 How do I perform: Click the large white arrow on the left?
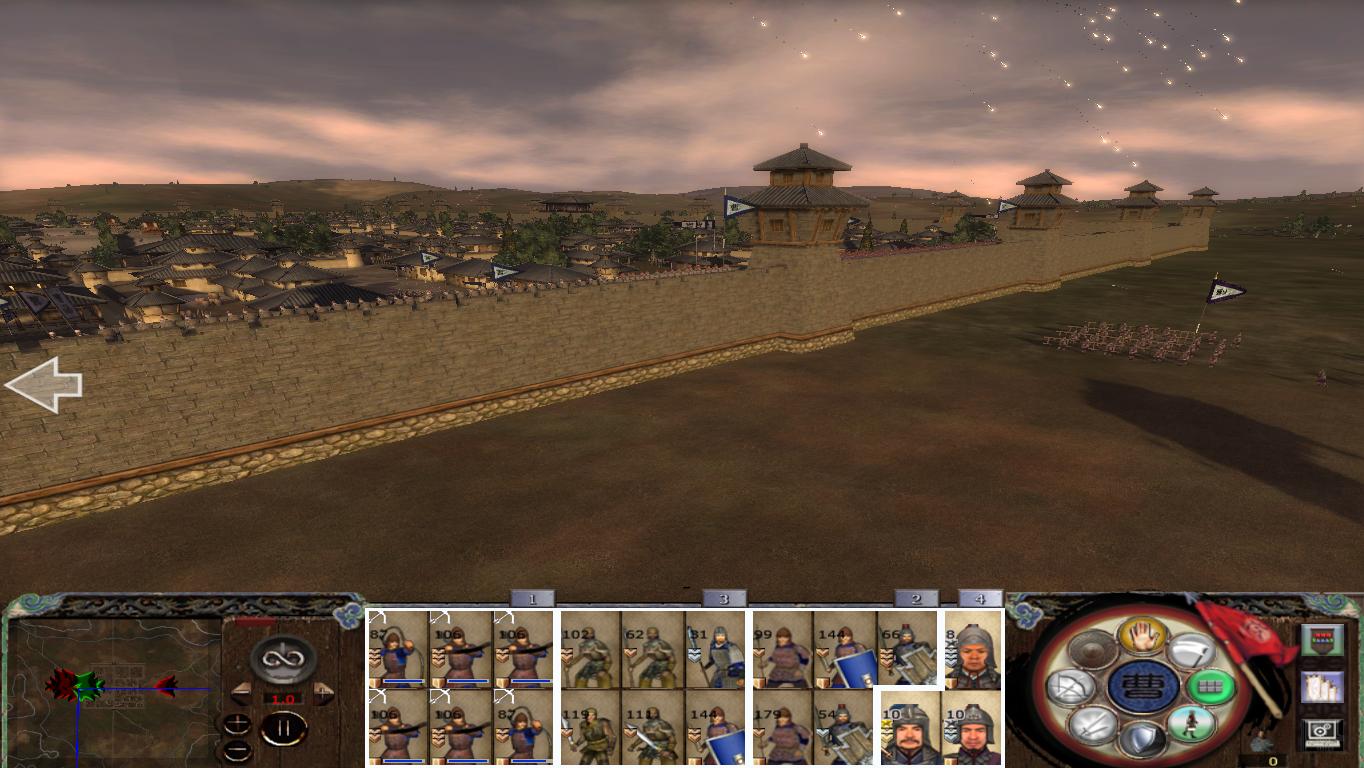(45, 385)
